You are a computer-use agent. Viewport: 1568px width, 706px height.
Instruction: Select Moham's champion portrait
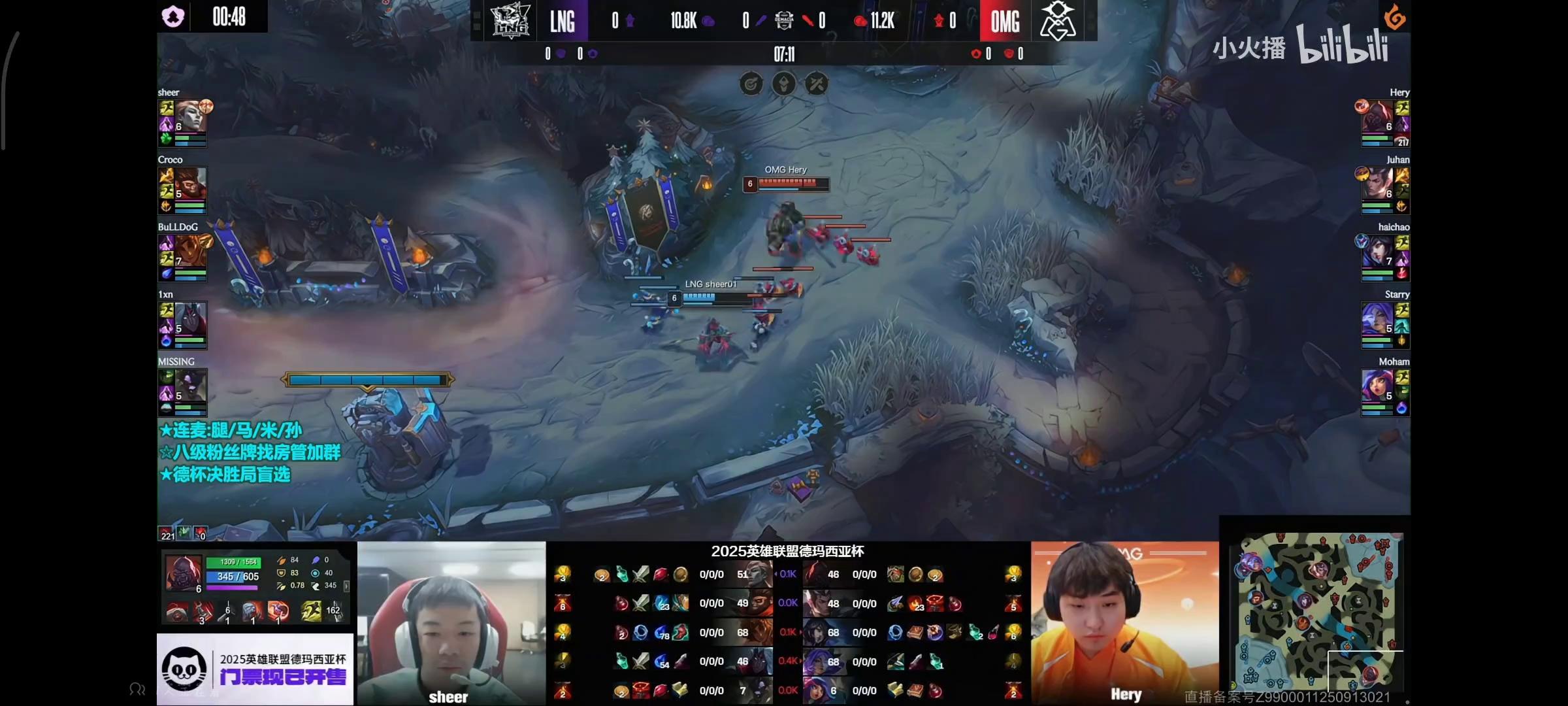tap(1377, 386)
